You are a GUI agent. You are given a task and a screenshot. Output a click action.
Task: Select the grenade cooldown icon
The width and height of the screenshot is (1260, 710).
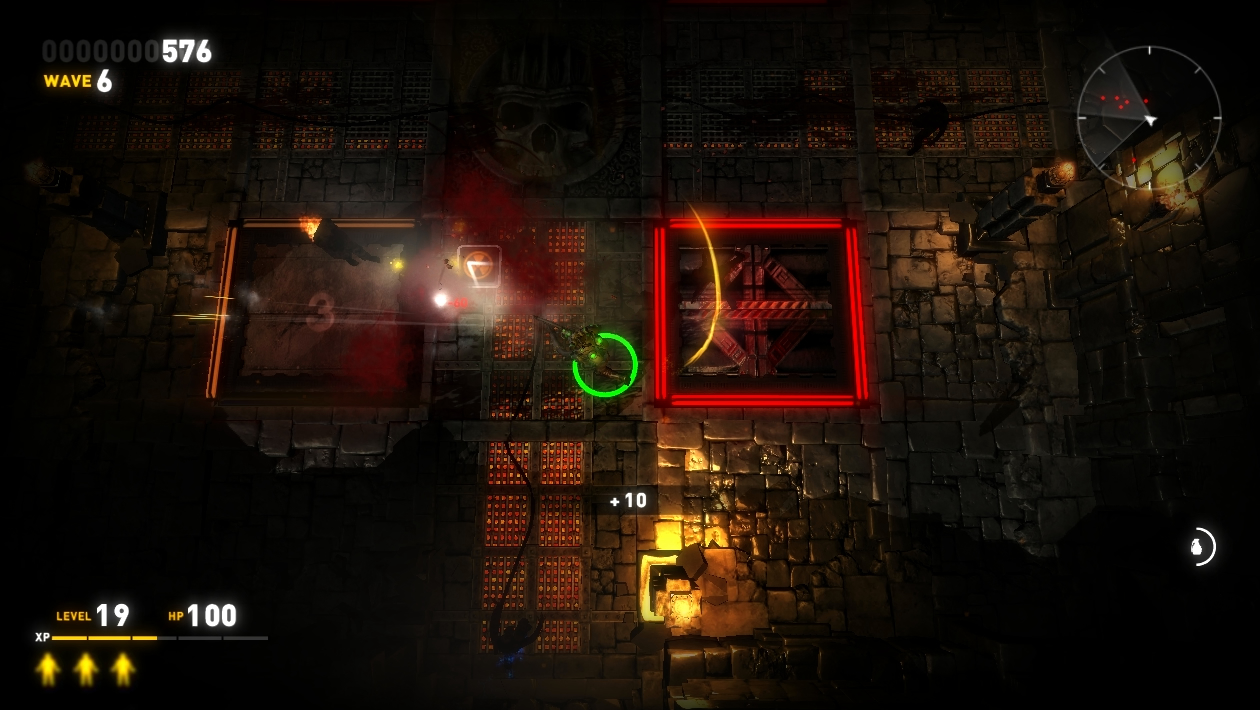click(1197, 547)
